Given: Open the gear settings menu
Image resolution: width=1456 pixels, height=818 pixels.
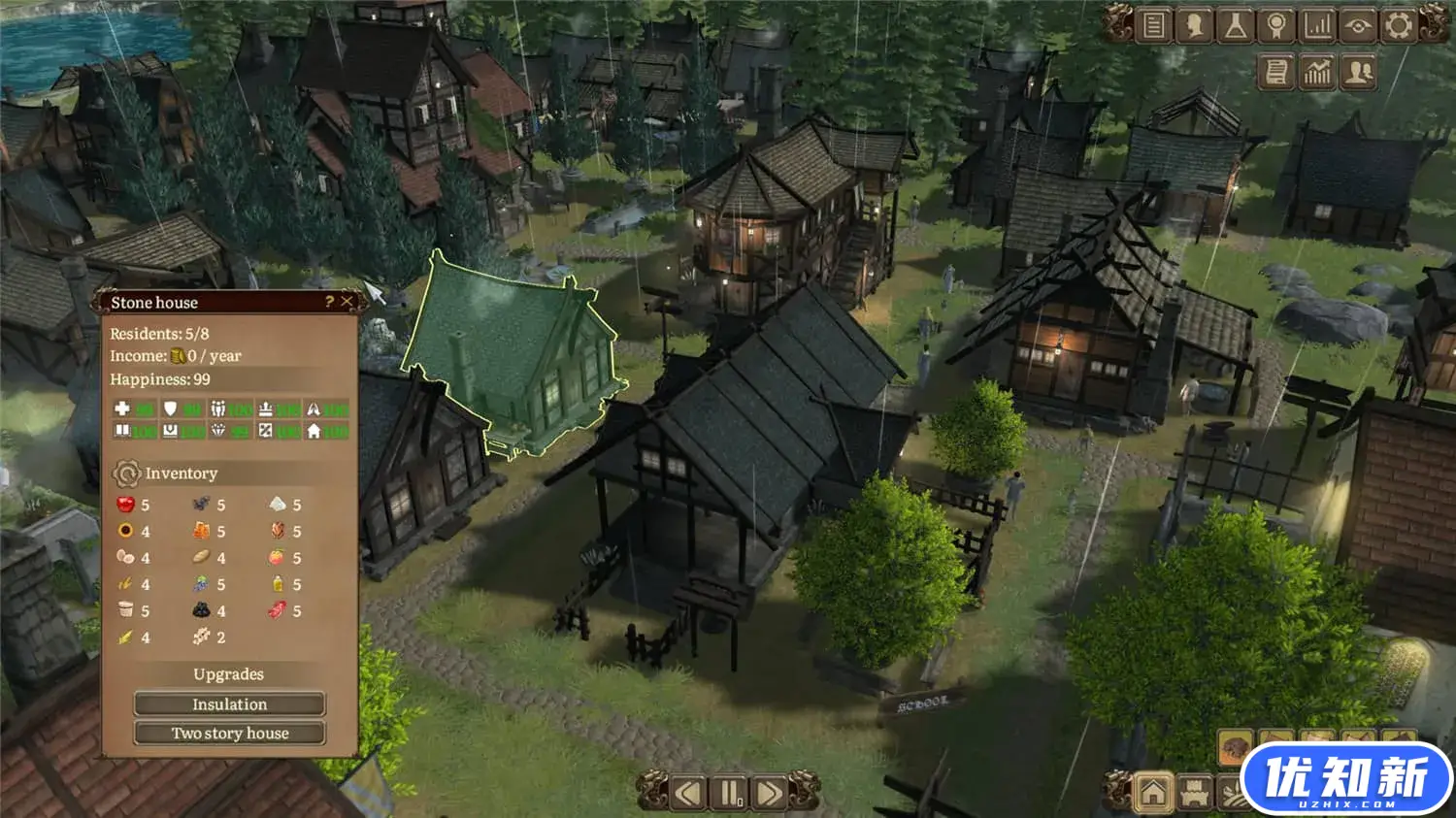Looking at the screenshot, I should point(1399,25).
